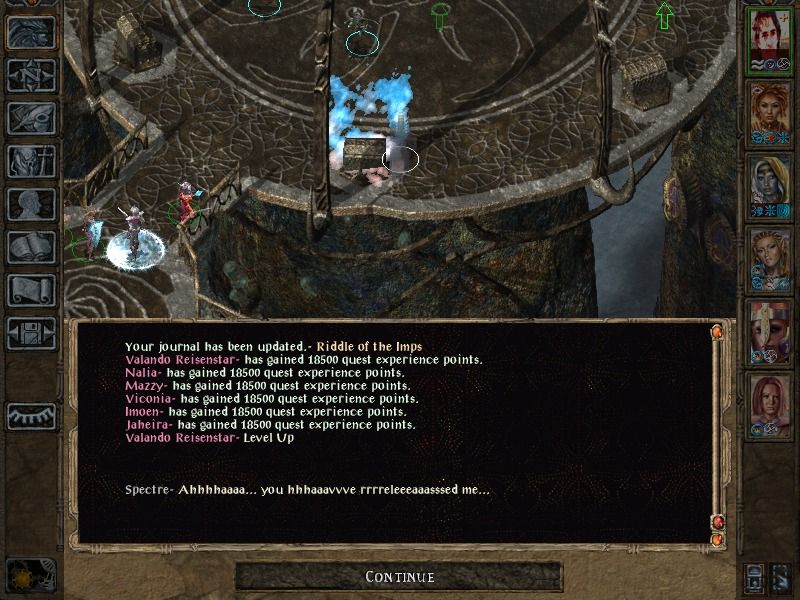The width and height of the screenshot is (800, 600).
Task: Select the blonde-haired party member portrait
Action: coord(769,259)
